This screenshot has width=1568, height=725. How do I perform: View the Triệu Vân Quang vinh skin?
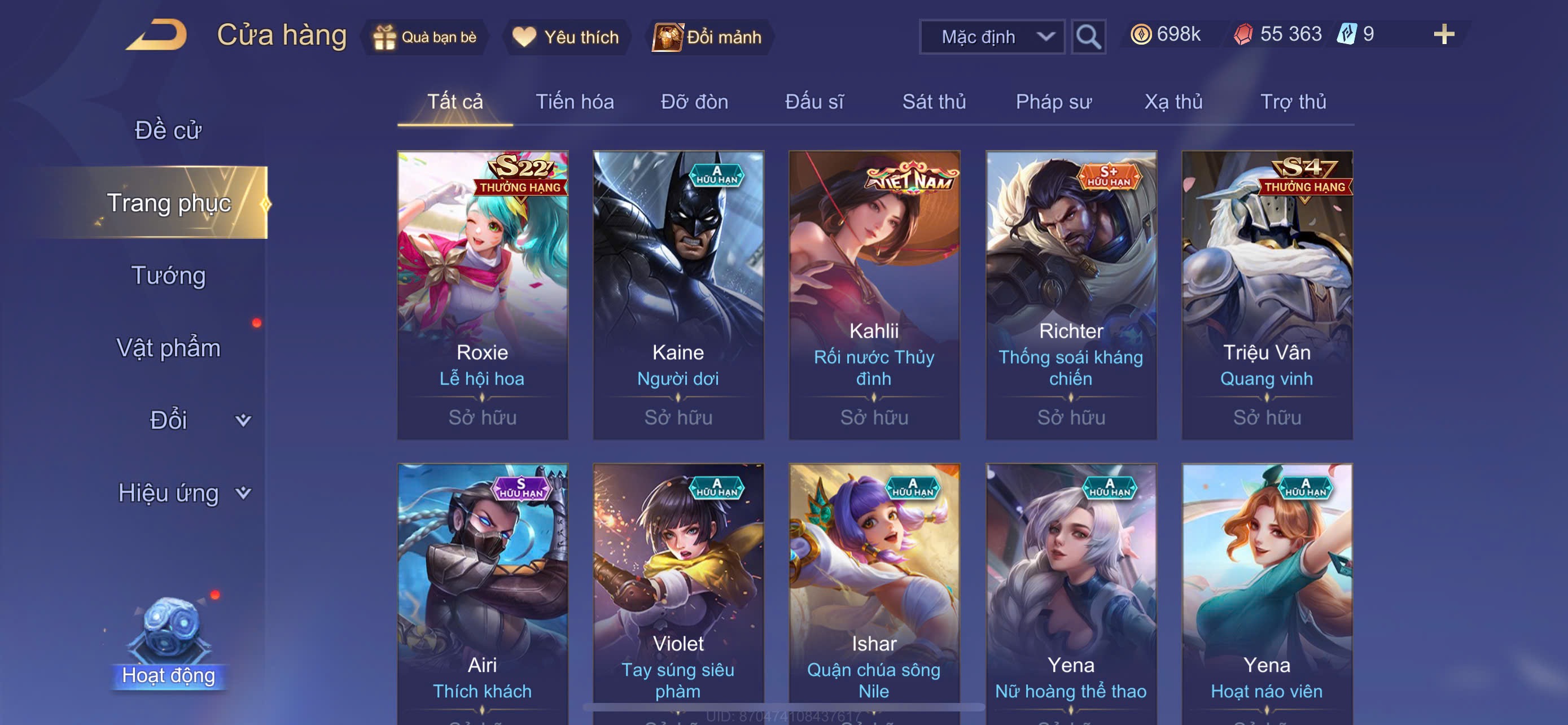tap(1267, 295)
